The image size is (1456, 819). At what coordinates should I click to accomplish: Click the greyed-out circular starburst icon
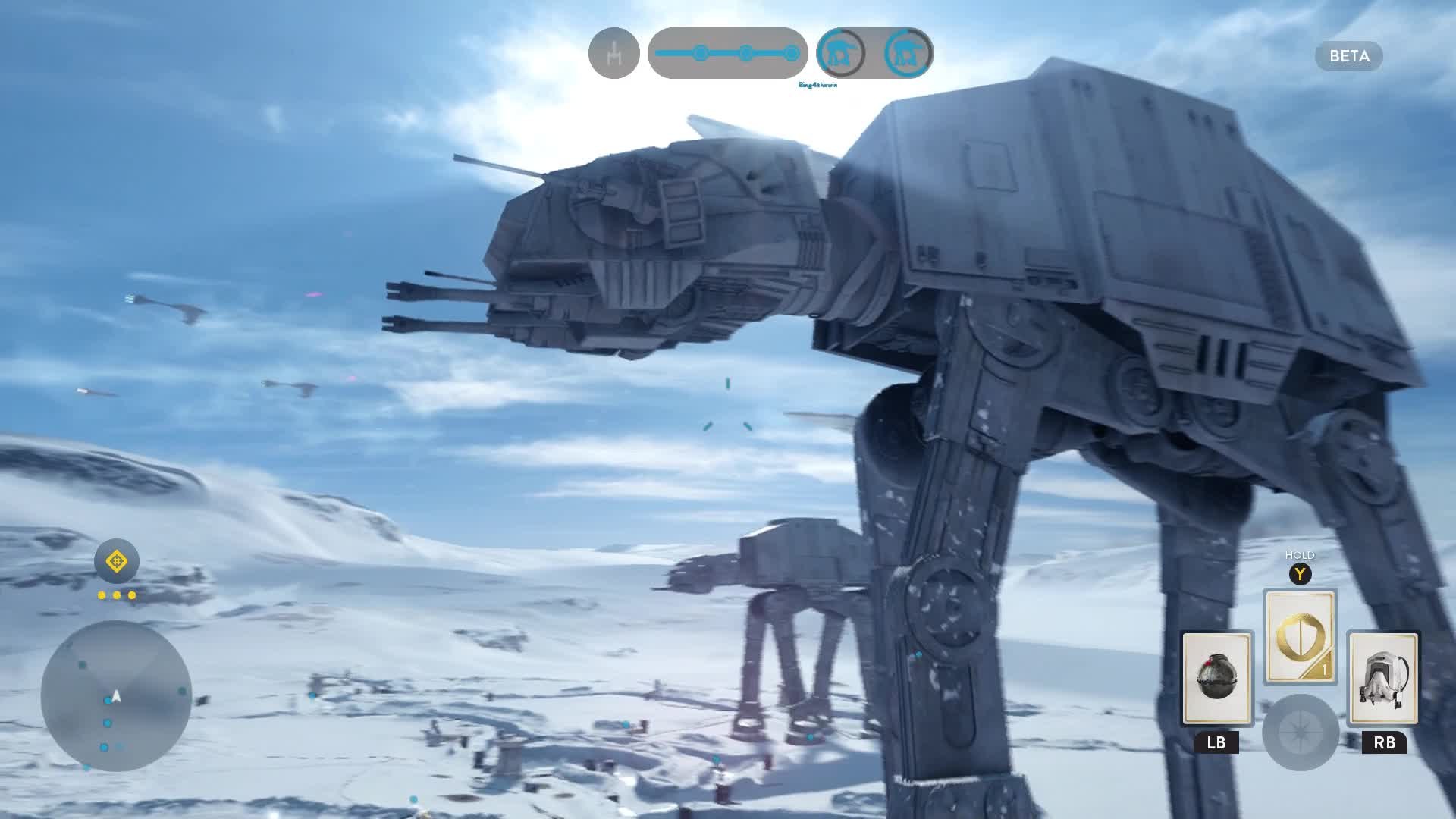tap(1300, 732)
